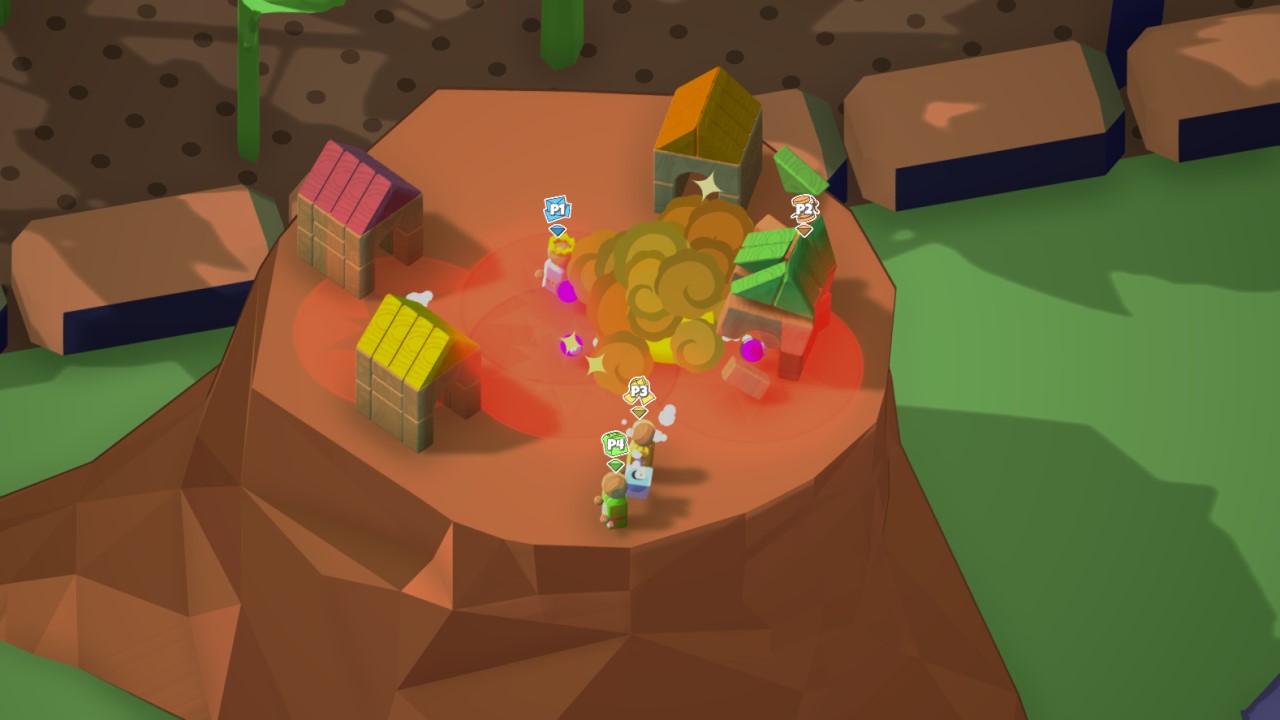Click the orange diamond under the P2 badge
The image size is (1280, 720).
[804, 228]
